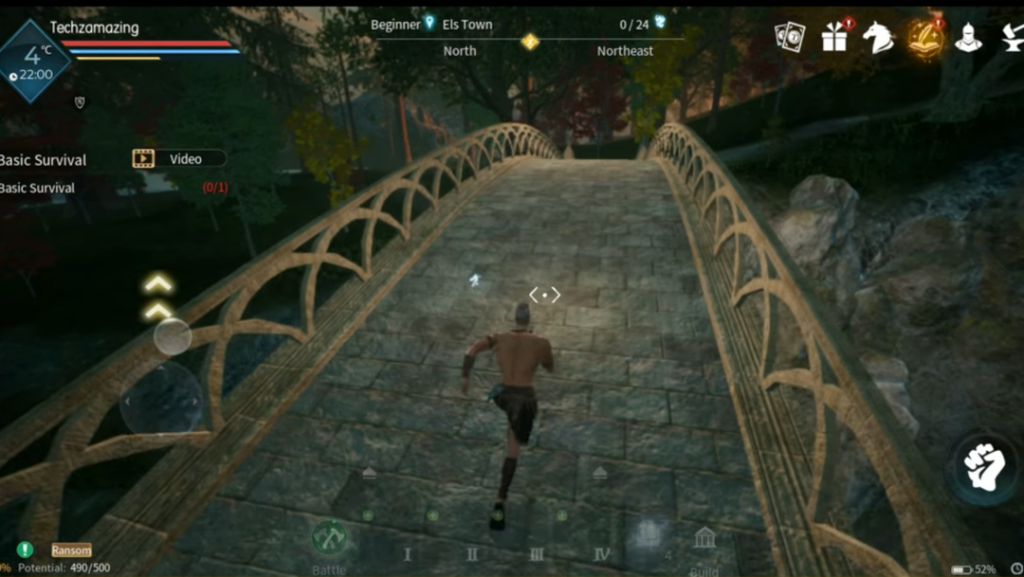Open the cards icon in top bar
Image resolution: width=1024 pixels, height=577 pixels.
pos(789,38)
